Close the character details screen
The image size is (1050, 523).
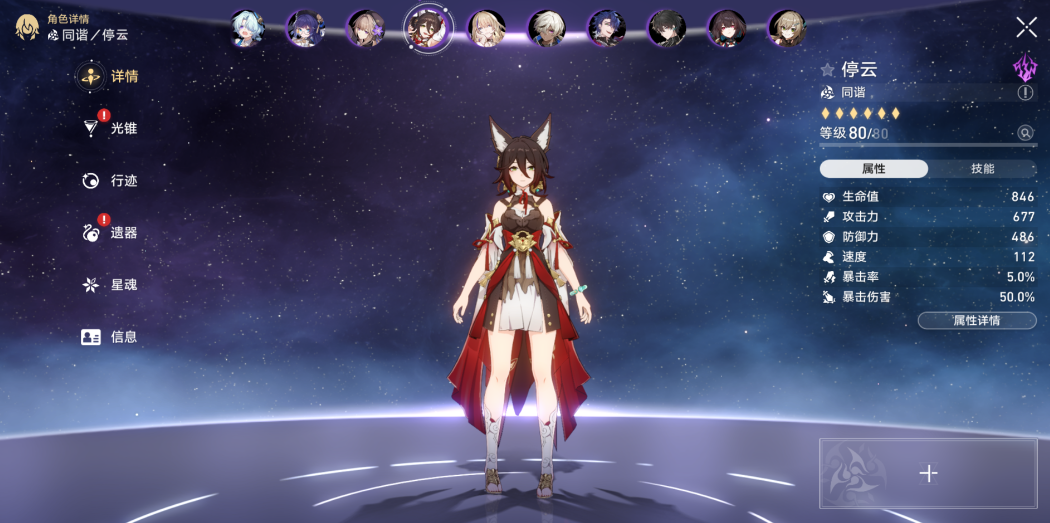(x=1026, y=27)
